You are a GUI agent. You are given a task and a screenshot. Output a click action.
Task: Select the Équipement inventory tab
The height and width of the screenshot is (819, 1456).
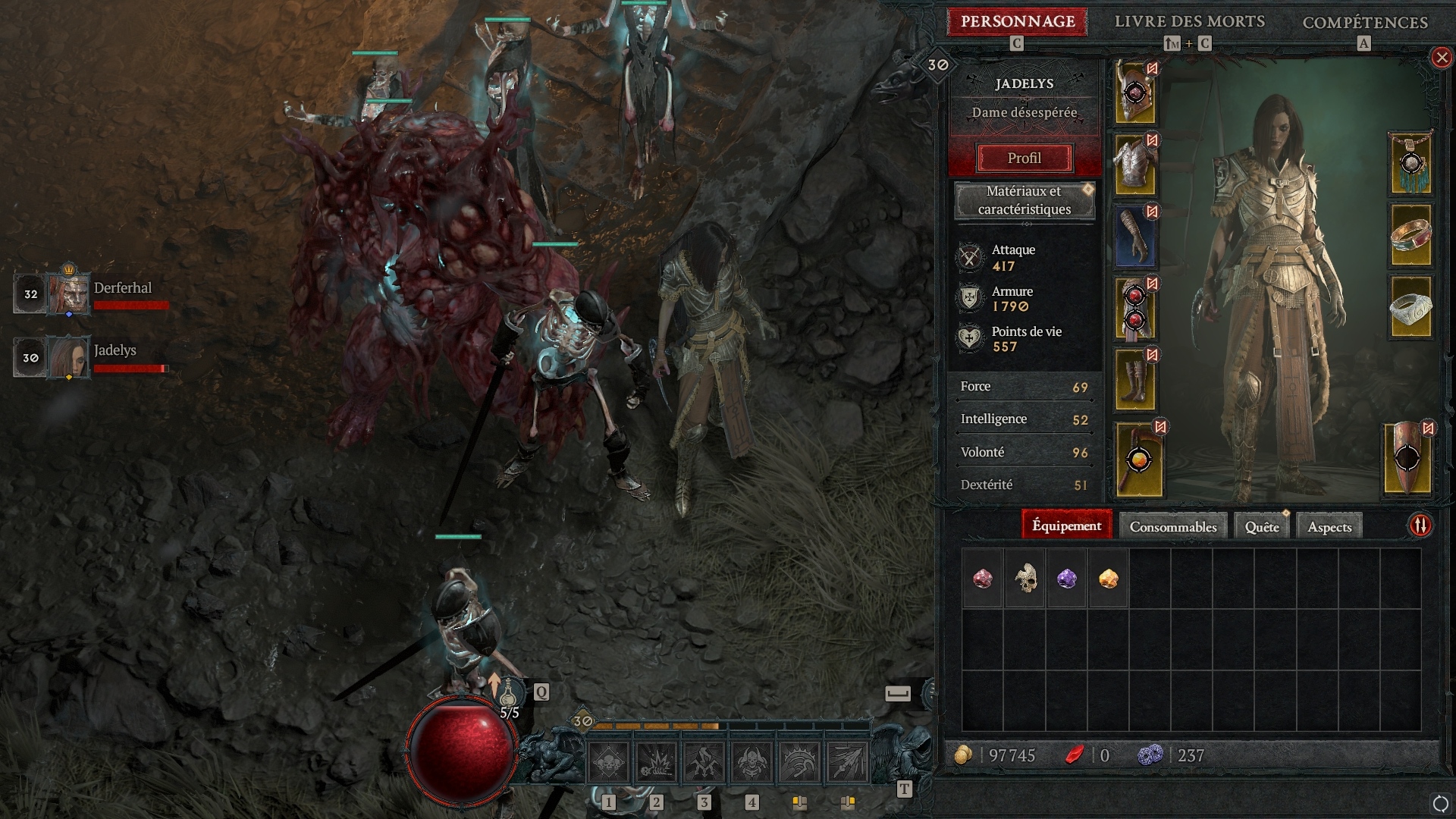(1066, 526)
